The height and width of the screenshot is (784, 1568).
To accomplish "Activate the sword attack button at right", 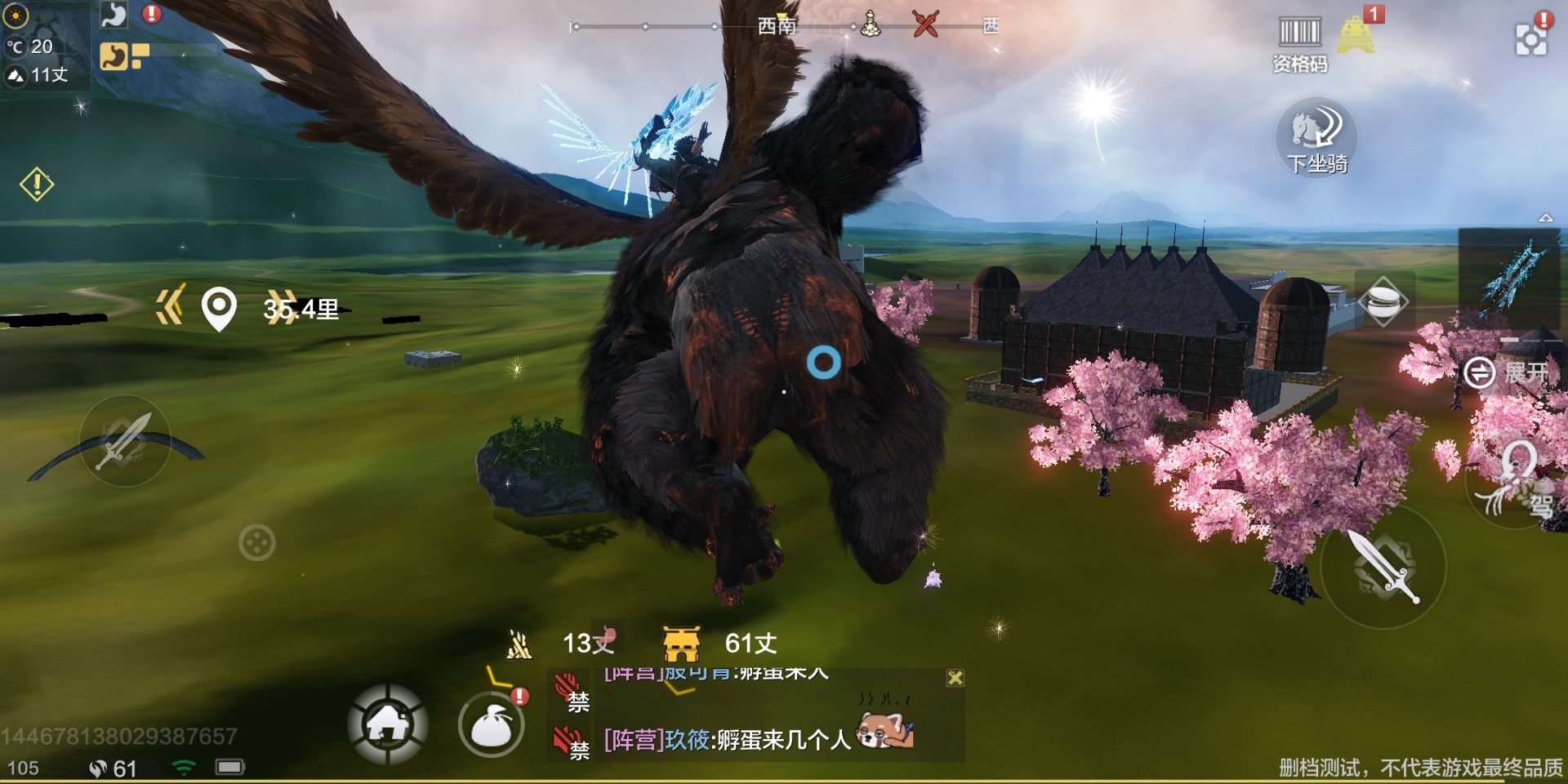I will [1383, 567].
